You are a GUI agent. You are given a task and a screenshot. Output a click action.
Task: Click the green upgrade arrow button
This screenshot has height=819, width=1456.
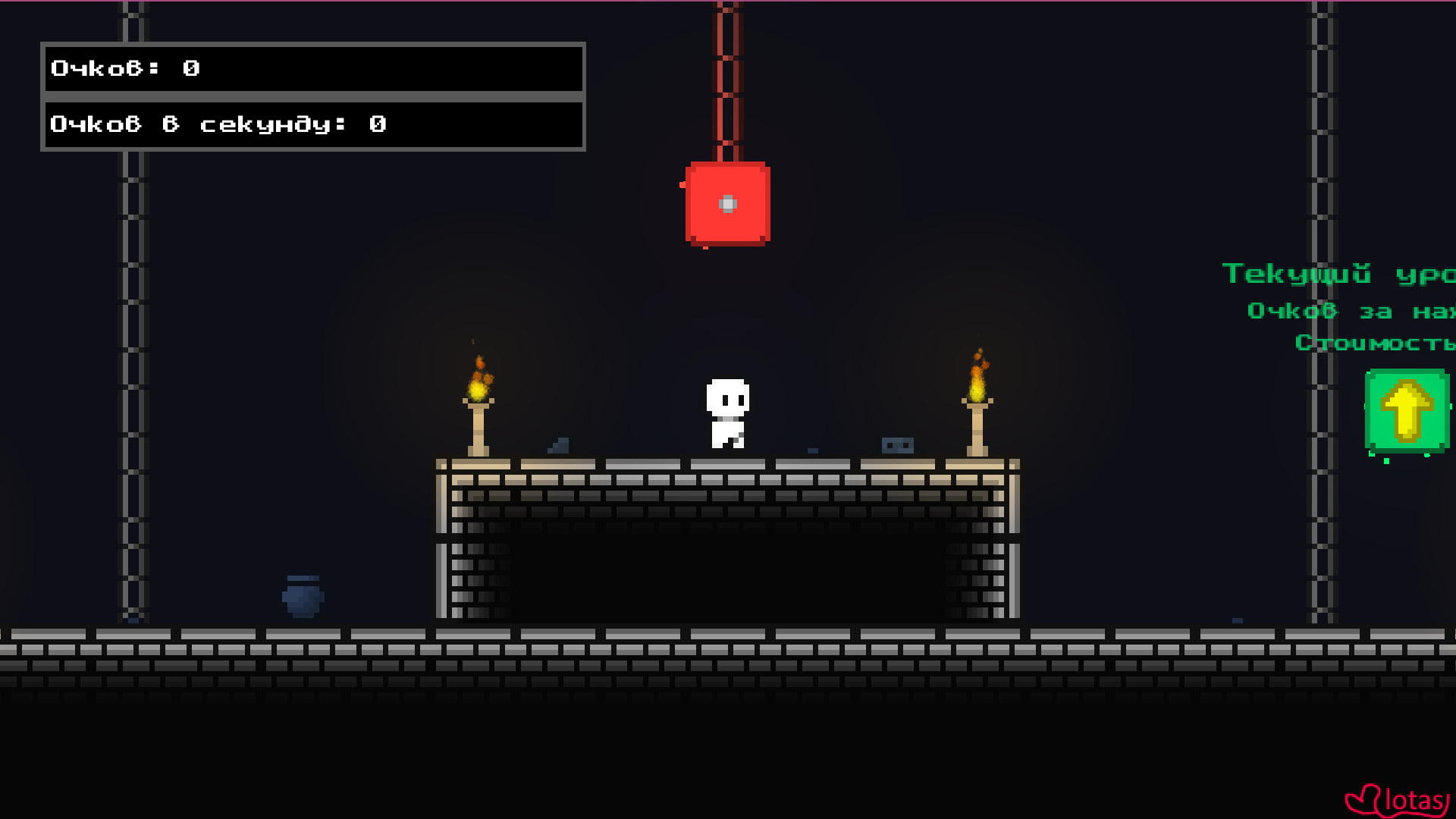click(1407, 412)
